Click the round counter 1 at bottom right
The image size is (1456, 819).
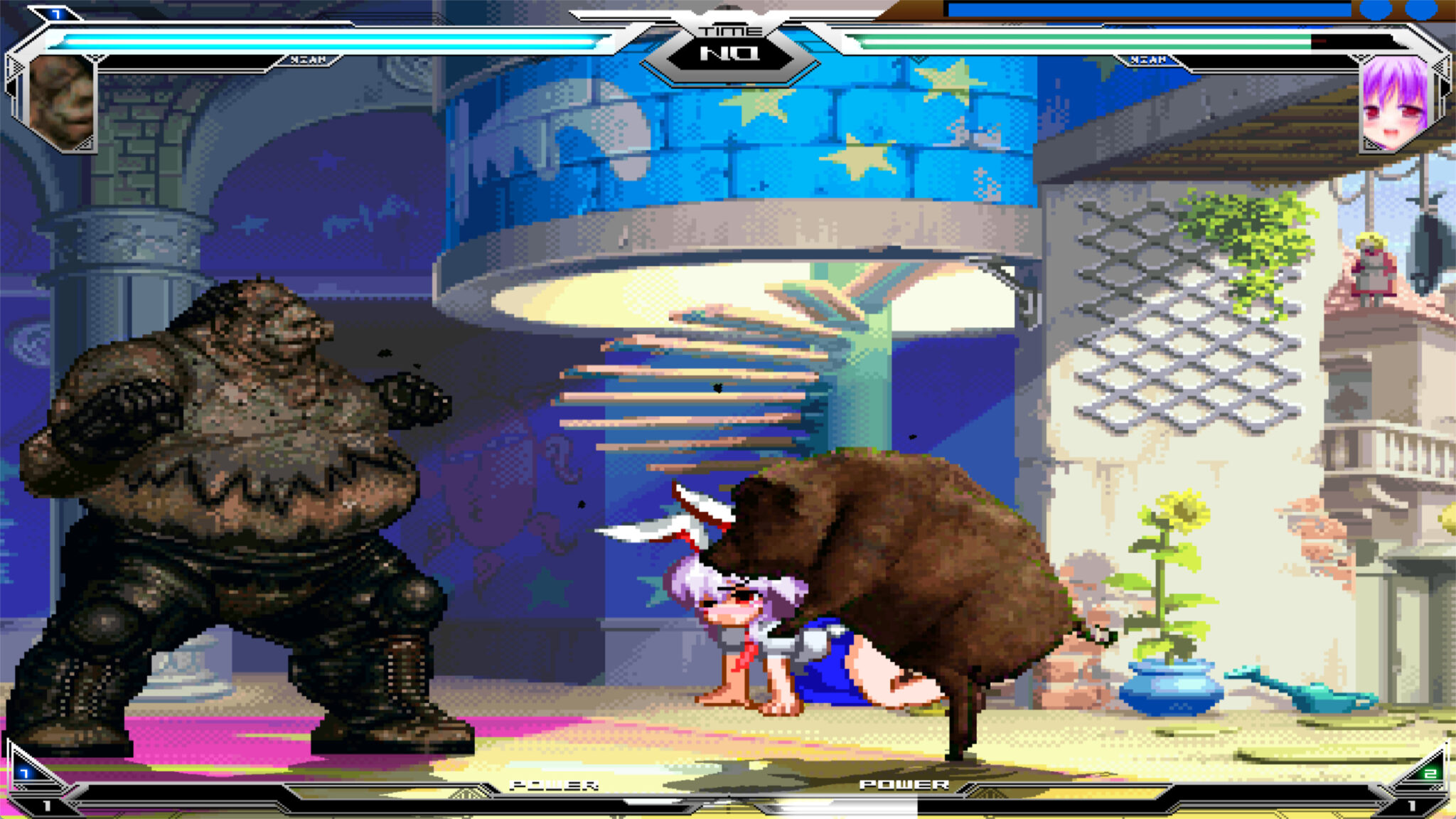[x=1411, y=805]
